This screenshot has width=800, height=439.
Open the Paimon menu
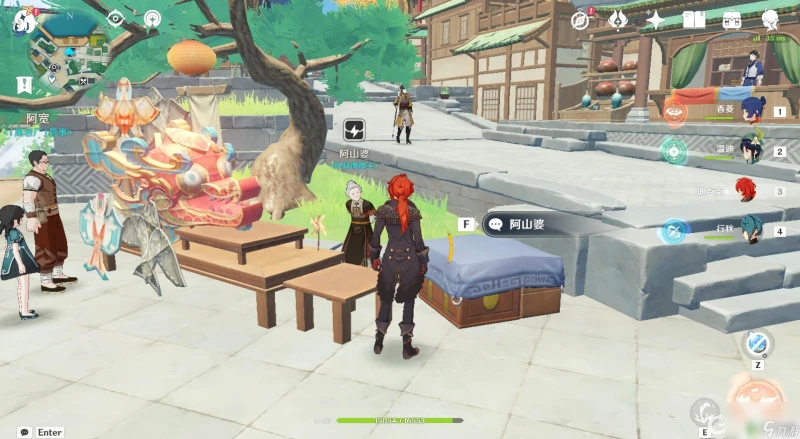tap(23, 19)
